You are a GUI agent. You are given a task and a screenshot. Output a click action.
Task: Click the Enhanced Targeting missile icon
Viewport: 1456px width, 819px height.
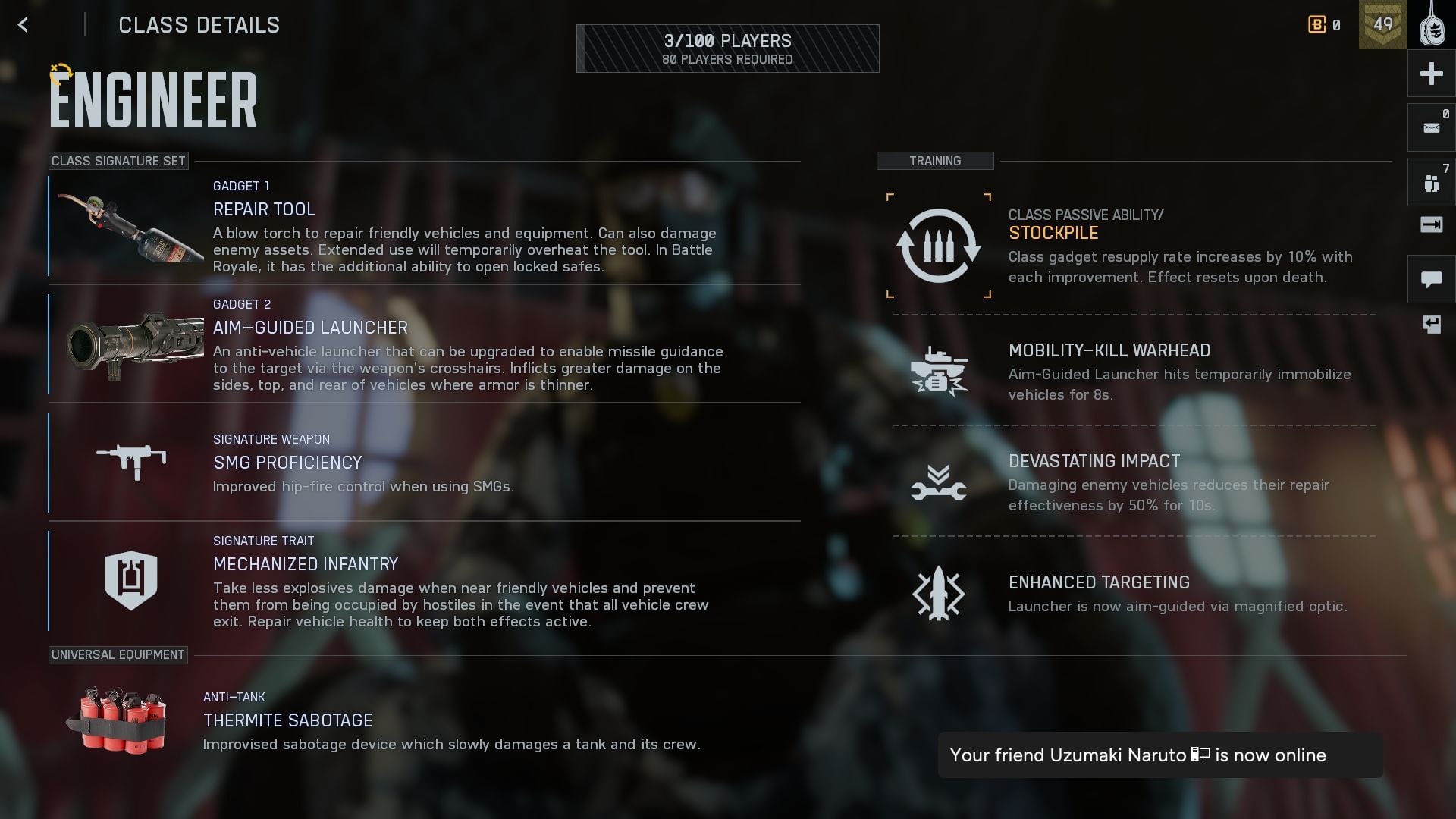coord(938,595)
